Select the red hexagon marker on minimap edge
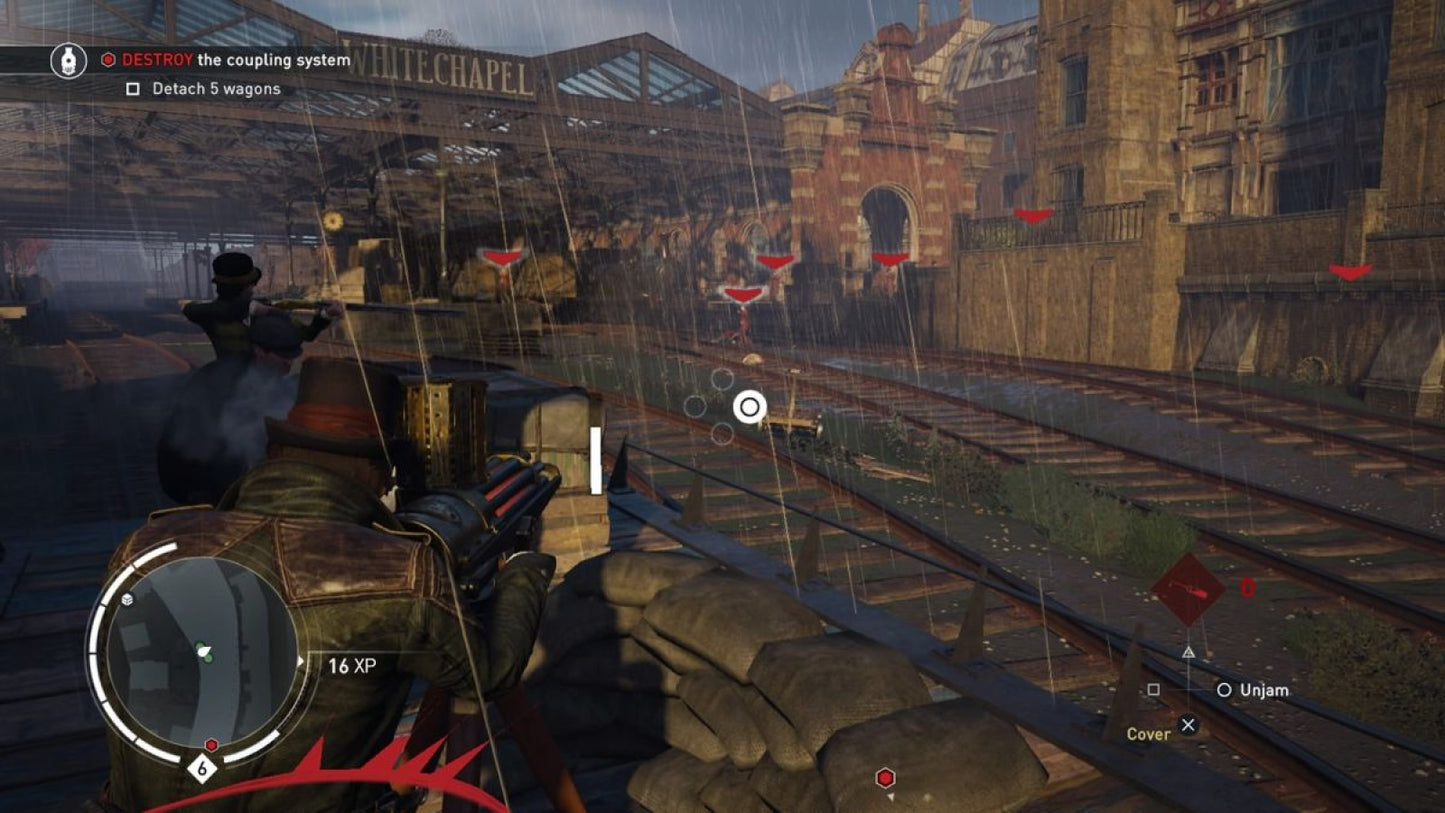This screenshot has height=813, width=1445. (211, 745)
